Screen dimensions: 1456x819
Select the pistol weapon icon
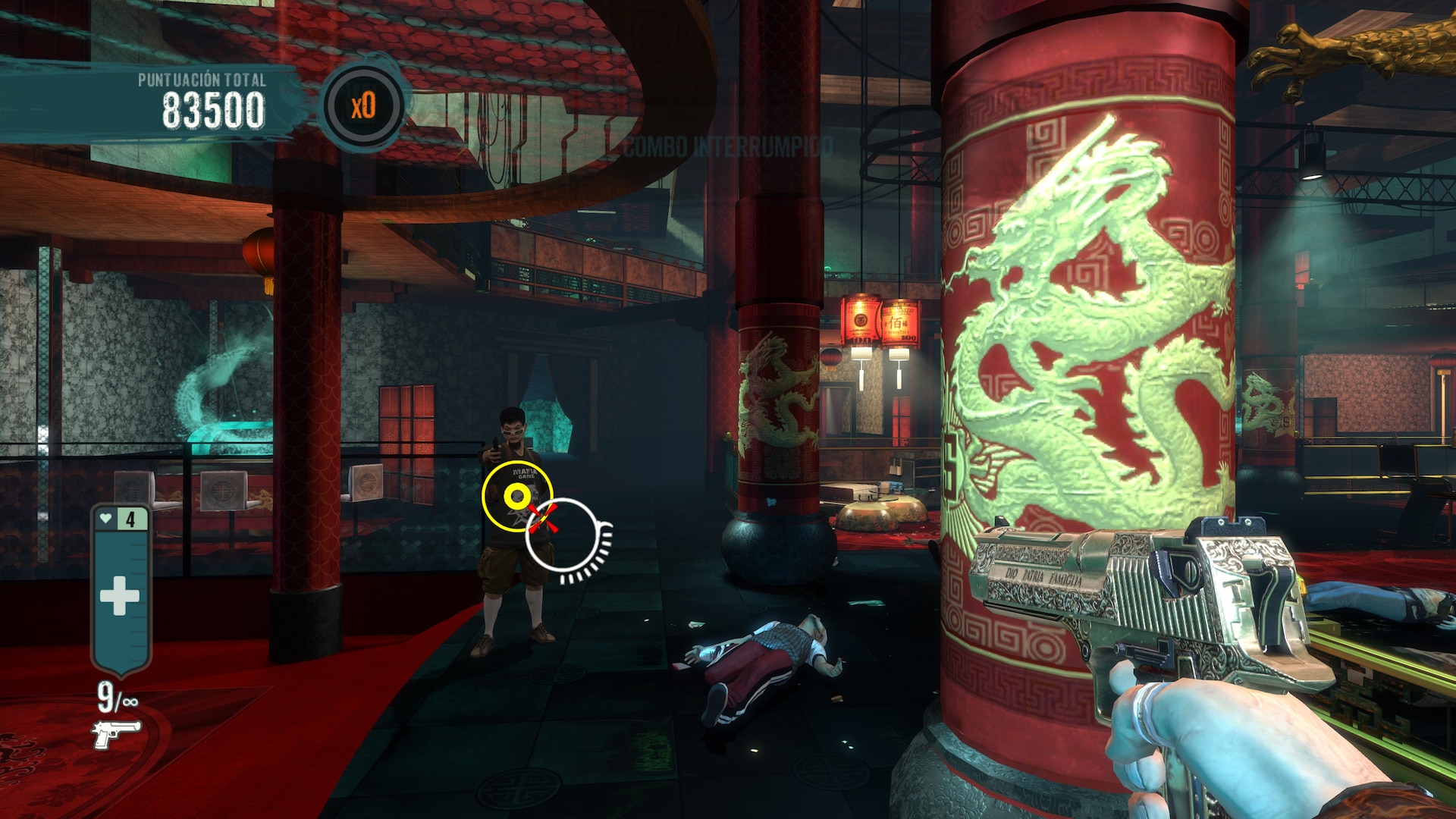coord(116,733)
